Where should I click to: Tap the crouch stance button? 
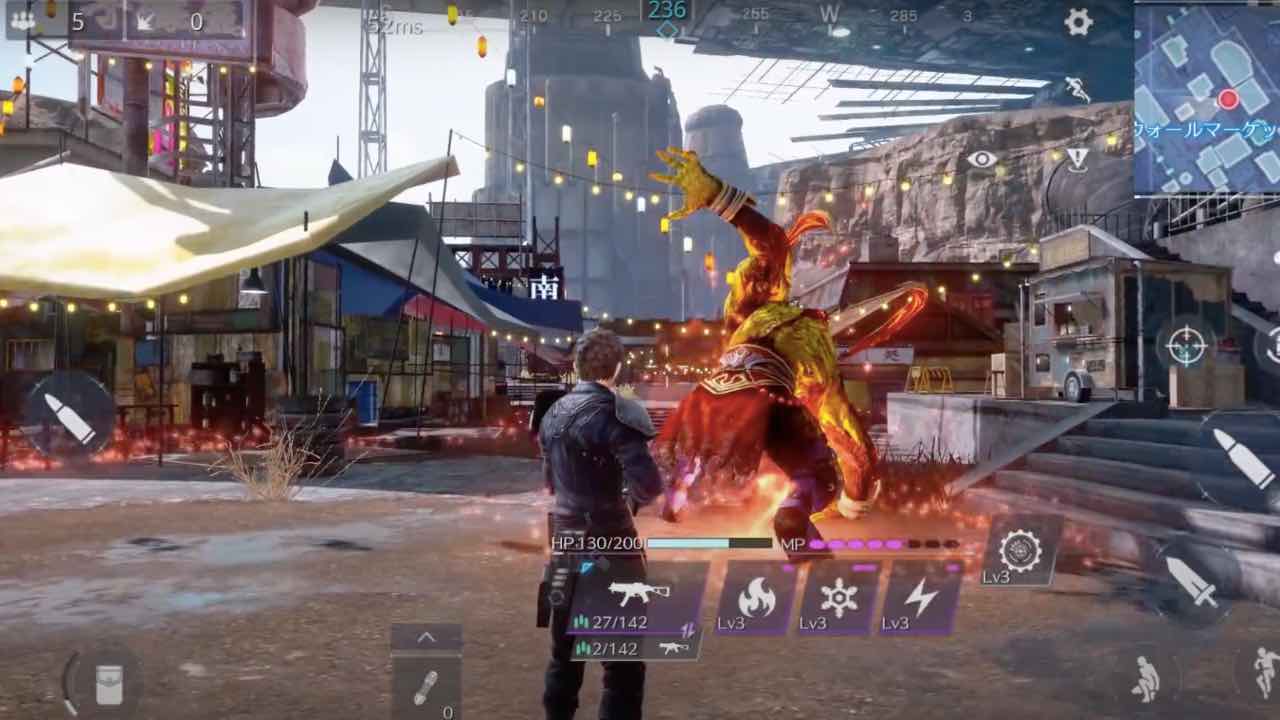[x=1144, y=679]
